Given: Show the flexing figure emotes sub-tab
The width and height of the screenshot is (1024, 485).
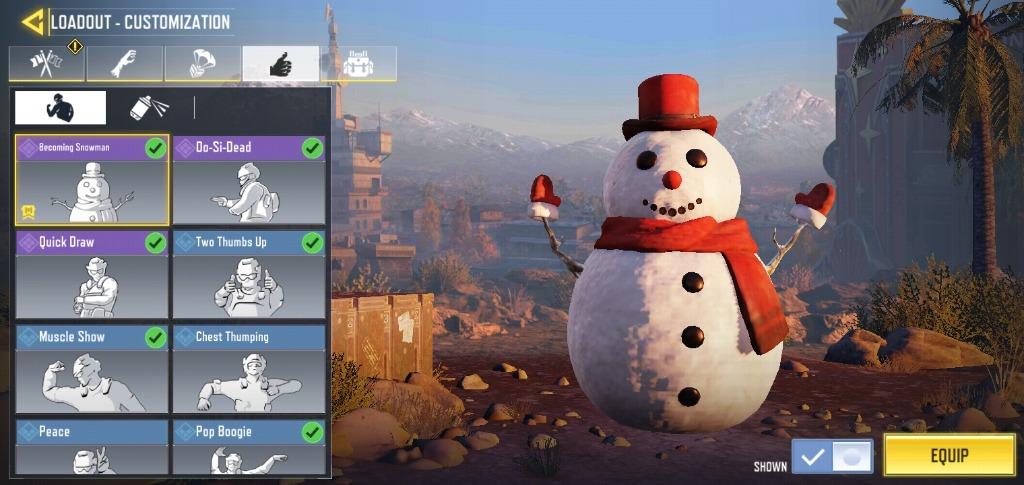Looking at the screenshot, I should click(60, 107).
